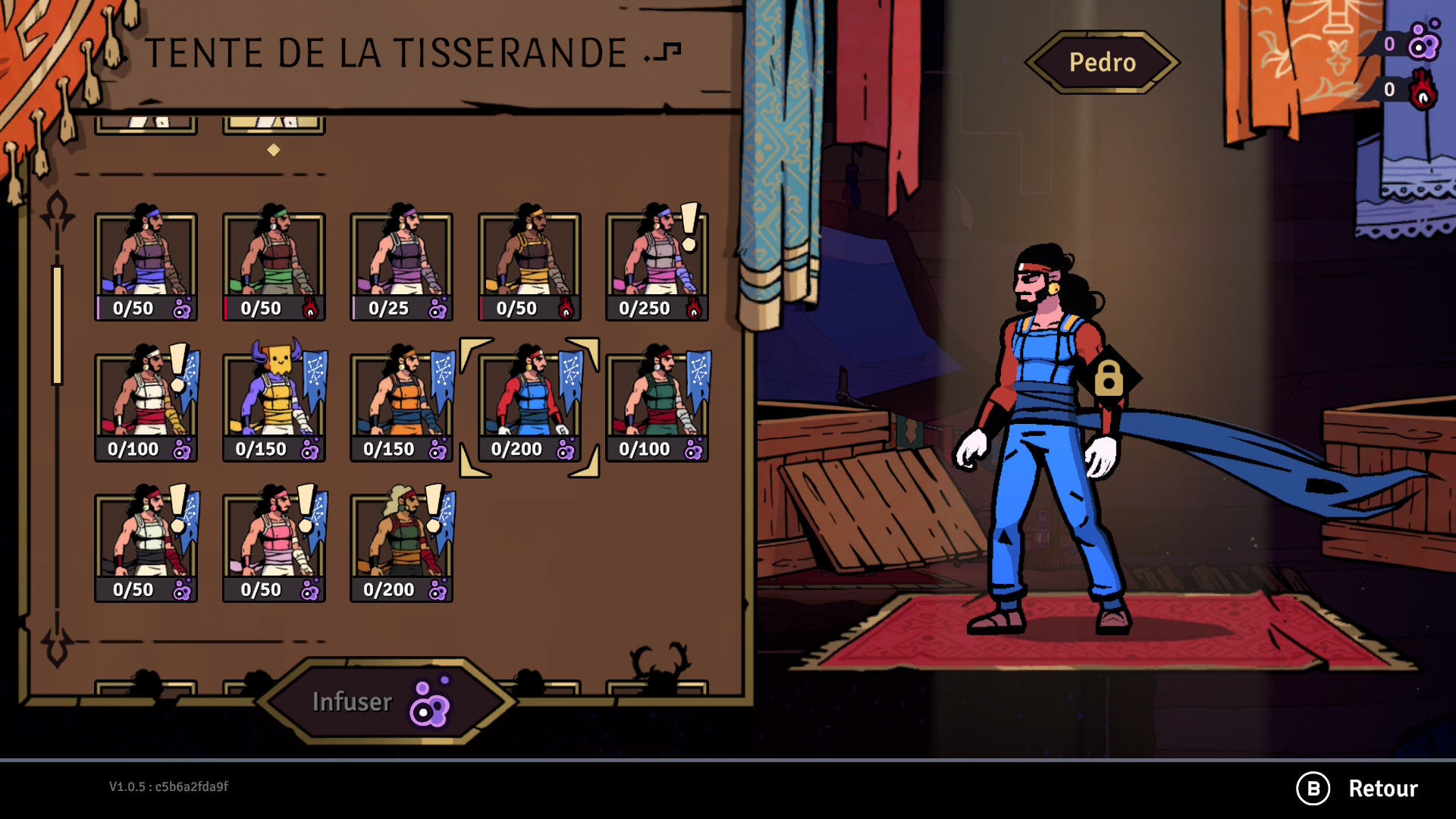Image resolution: width=1456 pixels, height=819 pixels.
Task: Pick the yellow sash outfit tile
Action: coord(529,266)
